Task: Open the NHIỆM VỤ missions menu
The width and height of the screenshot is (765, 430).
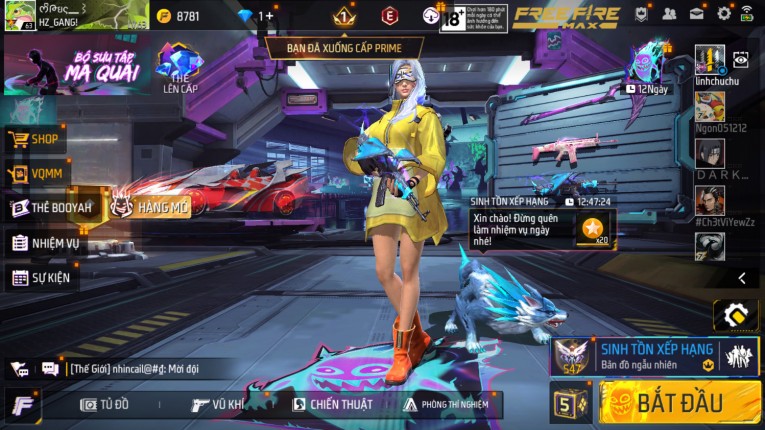Action: pos(47,243)
